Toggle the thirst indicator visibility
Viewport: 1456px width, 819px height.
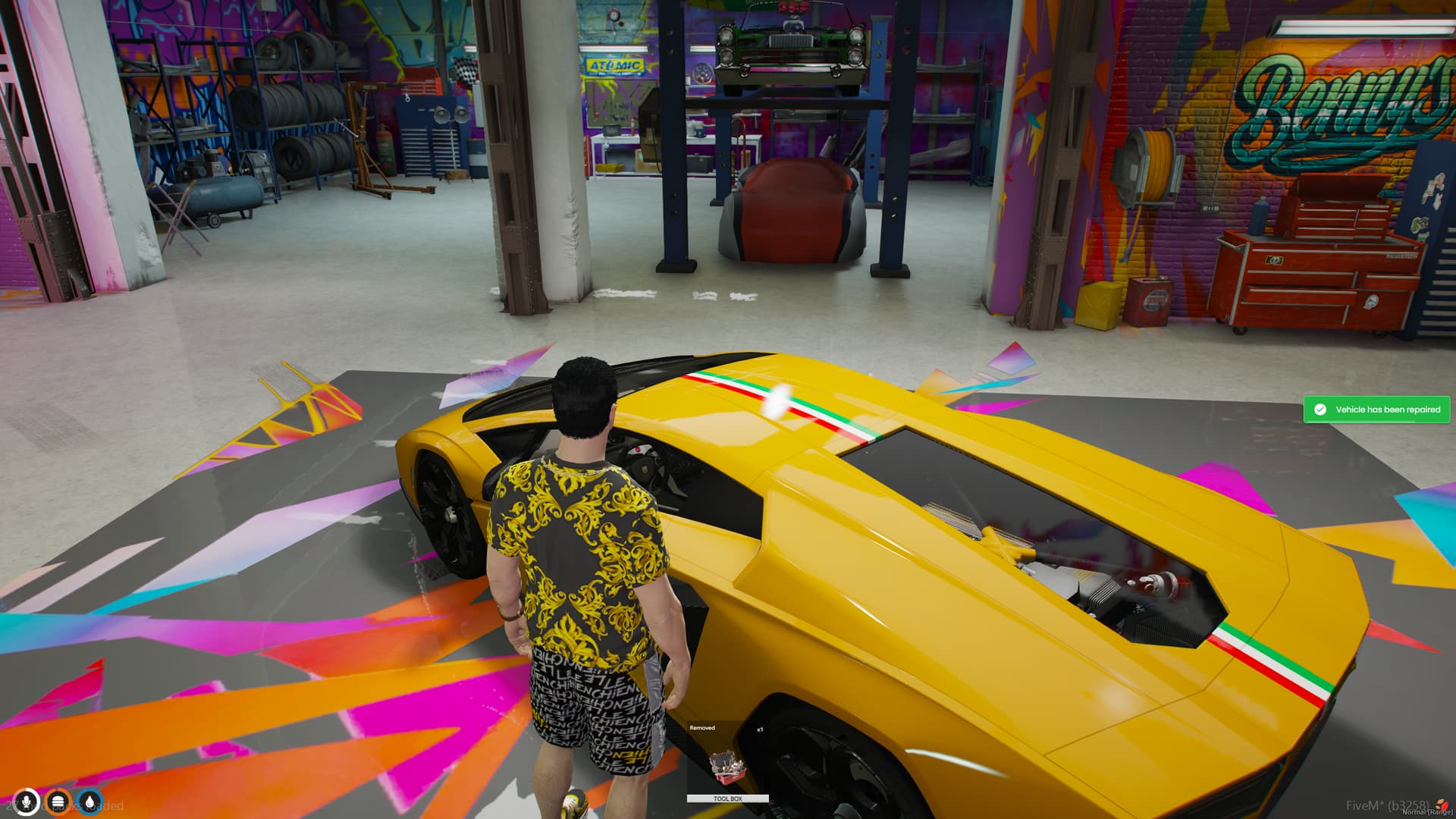90,802
